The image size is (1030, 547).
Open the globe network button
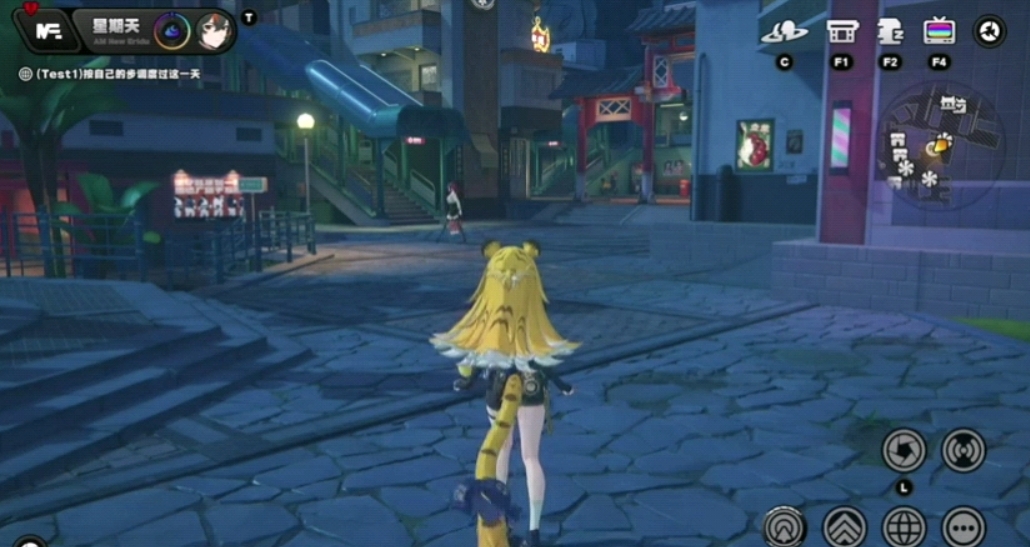pyautogui.click(x=904, y=526)
